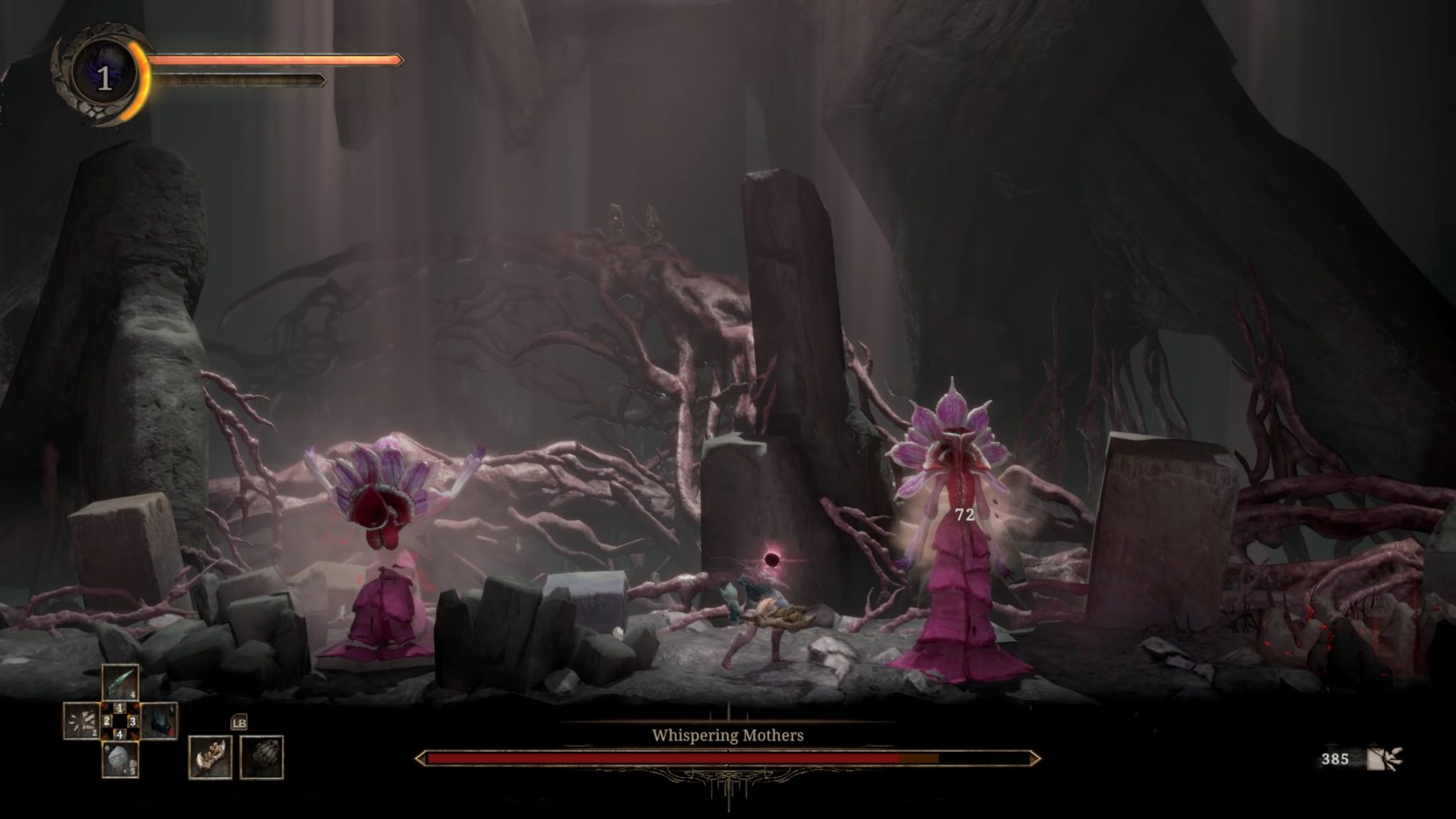Select the bone jaw weapon slot

click(210, 757)
